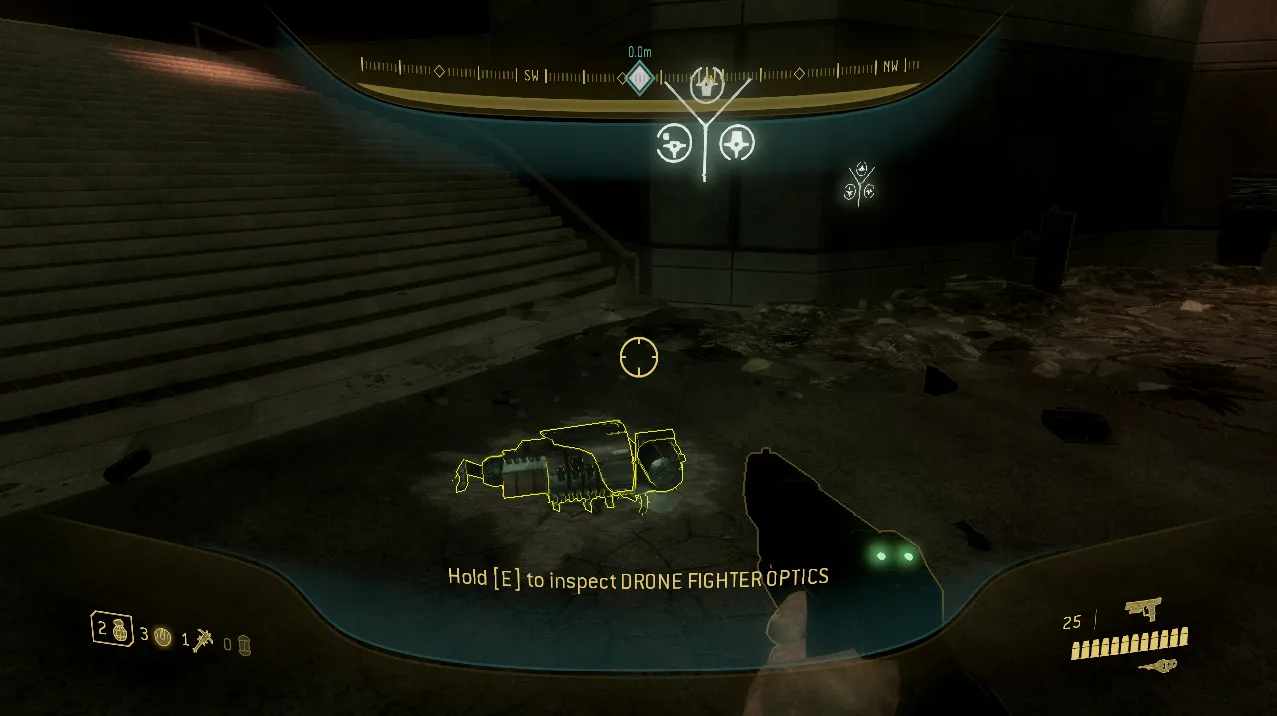Choose the plasma grenade icon

(163, 636)
